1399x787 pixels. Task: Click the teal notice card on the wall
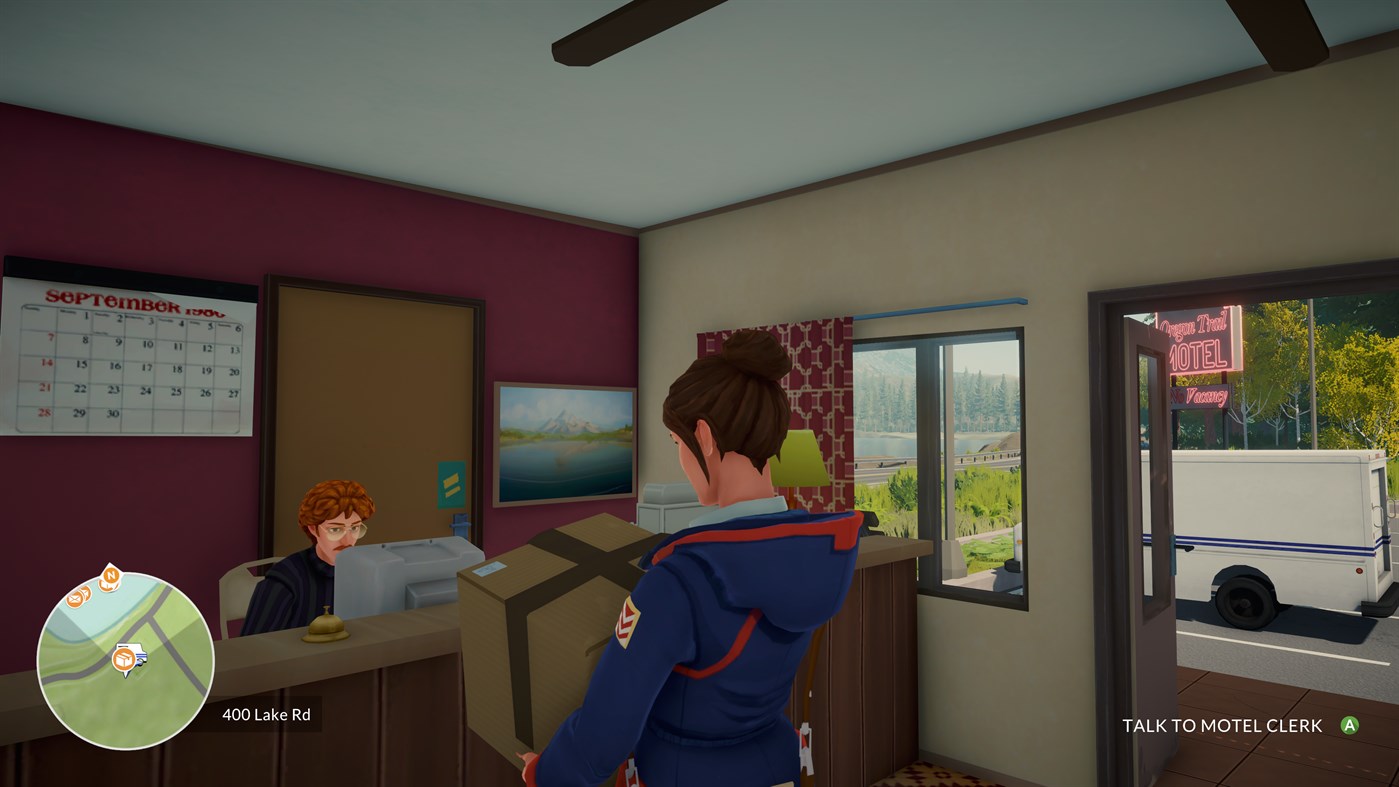tap(451, 486)
